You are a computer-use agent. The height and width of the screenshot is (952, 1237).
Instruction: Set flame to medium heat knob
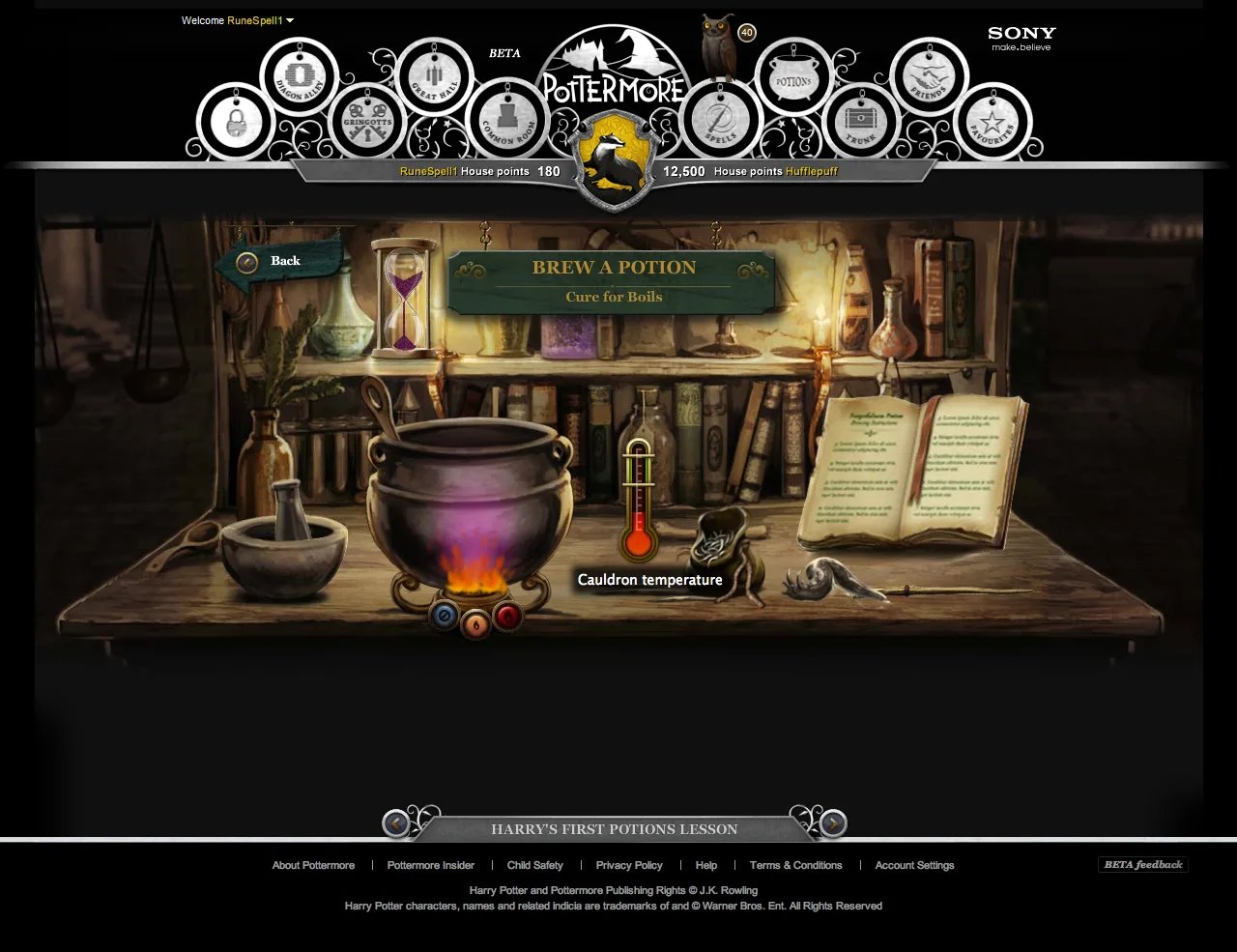(x=475, y=623)
